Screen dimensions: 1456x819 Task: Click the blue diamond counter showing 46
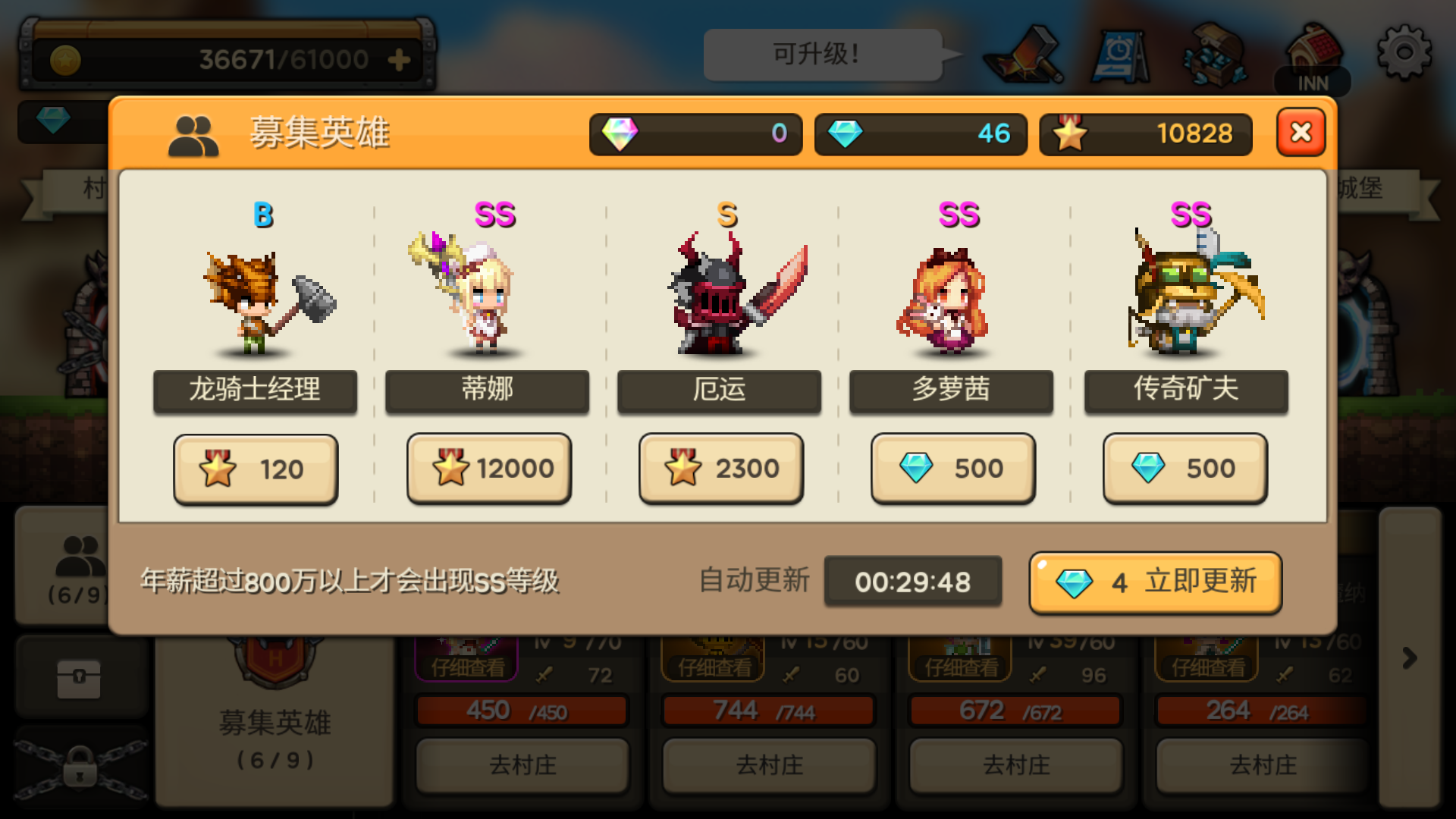coord(920,134)
